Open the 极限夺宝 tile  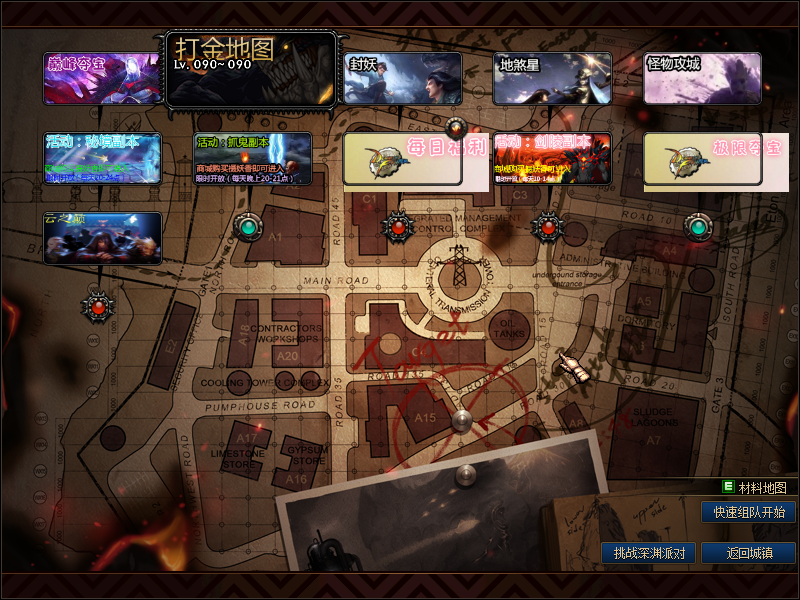coord(702,159)
